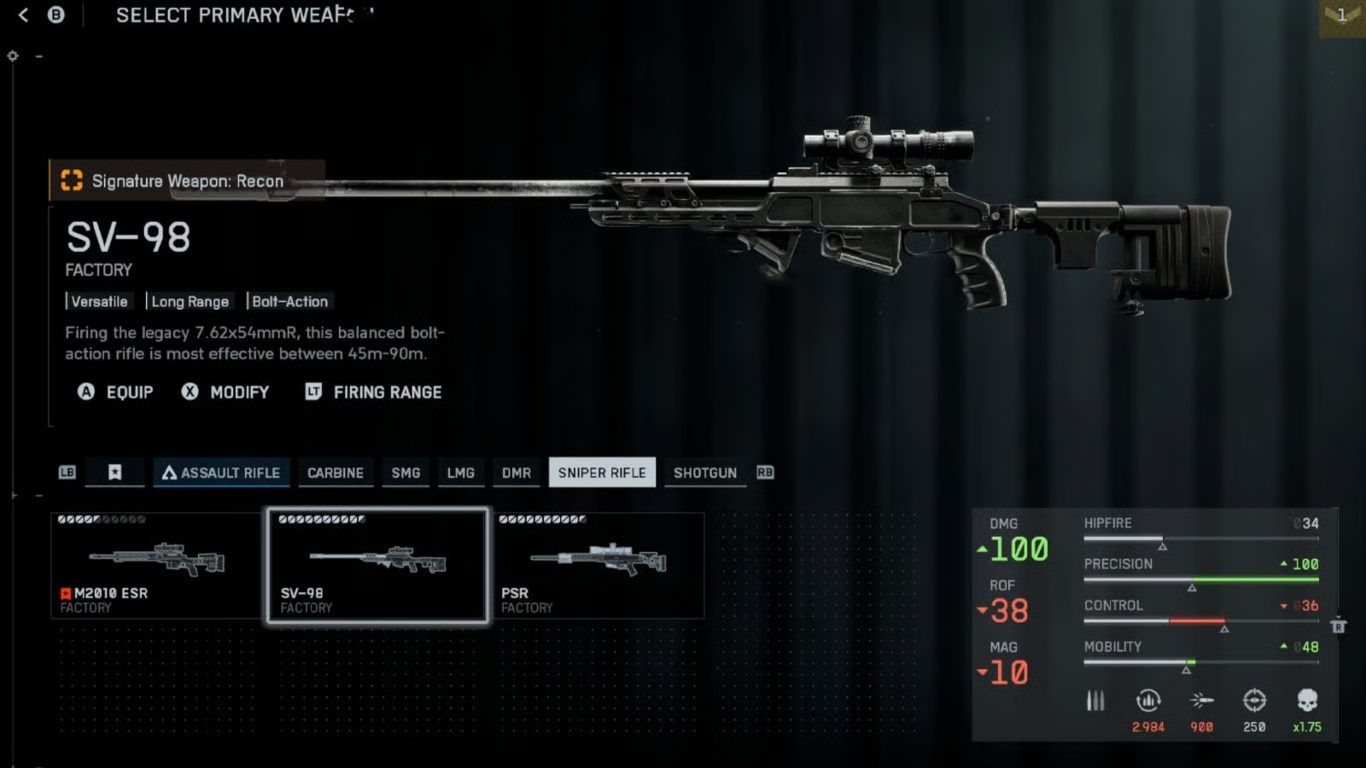Open the Modify weapon option
1366x768 pixels.
[x=226, y=392]
